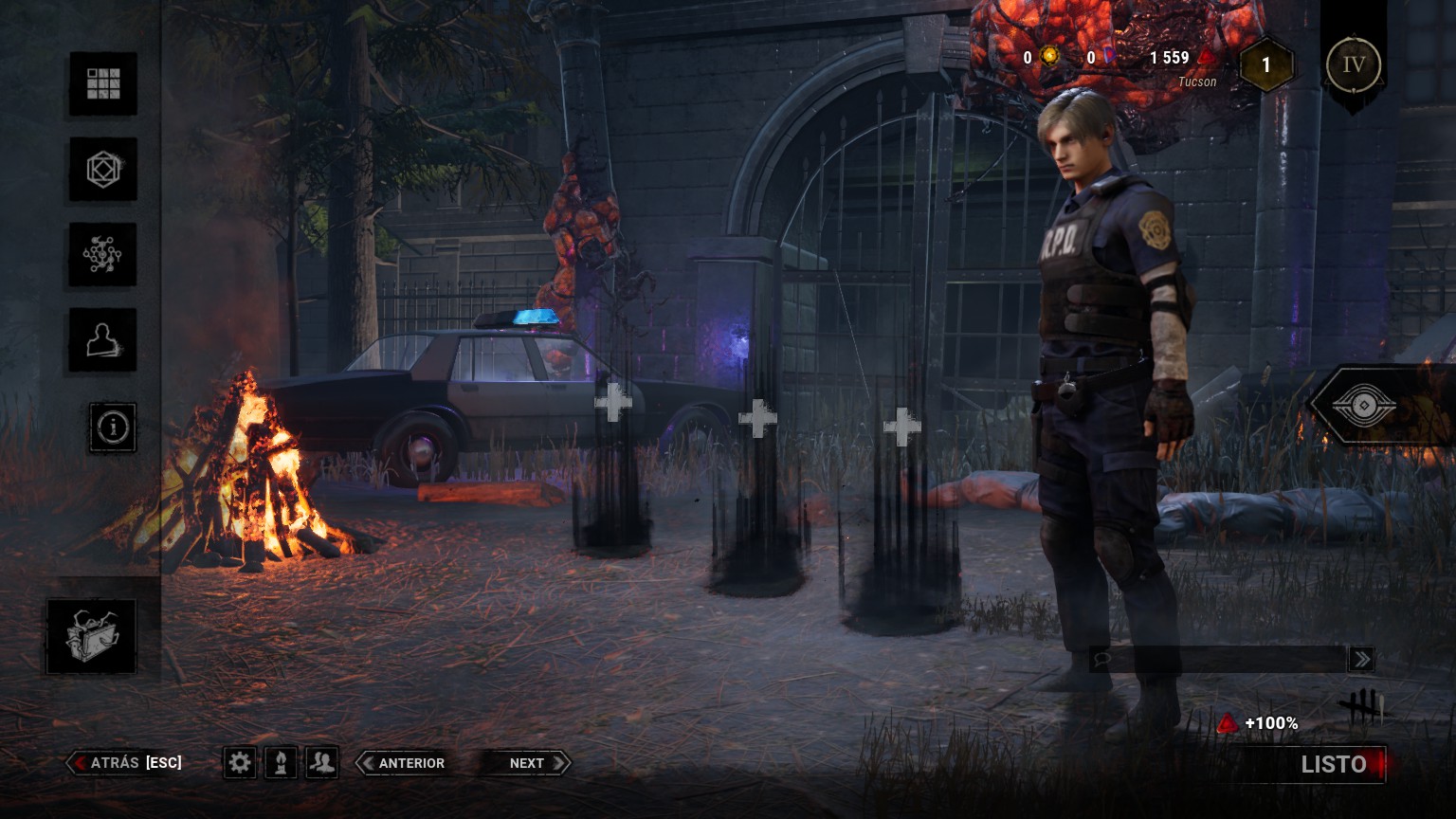
Task: Open the archives box icon
Action: coord(91,636)
